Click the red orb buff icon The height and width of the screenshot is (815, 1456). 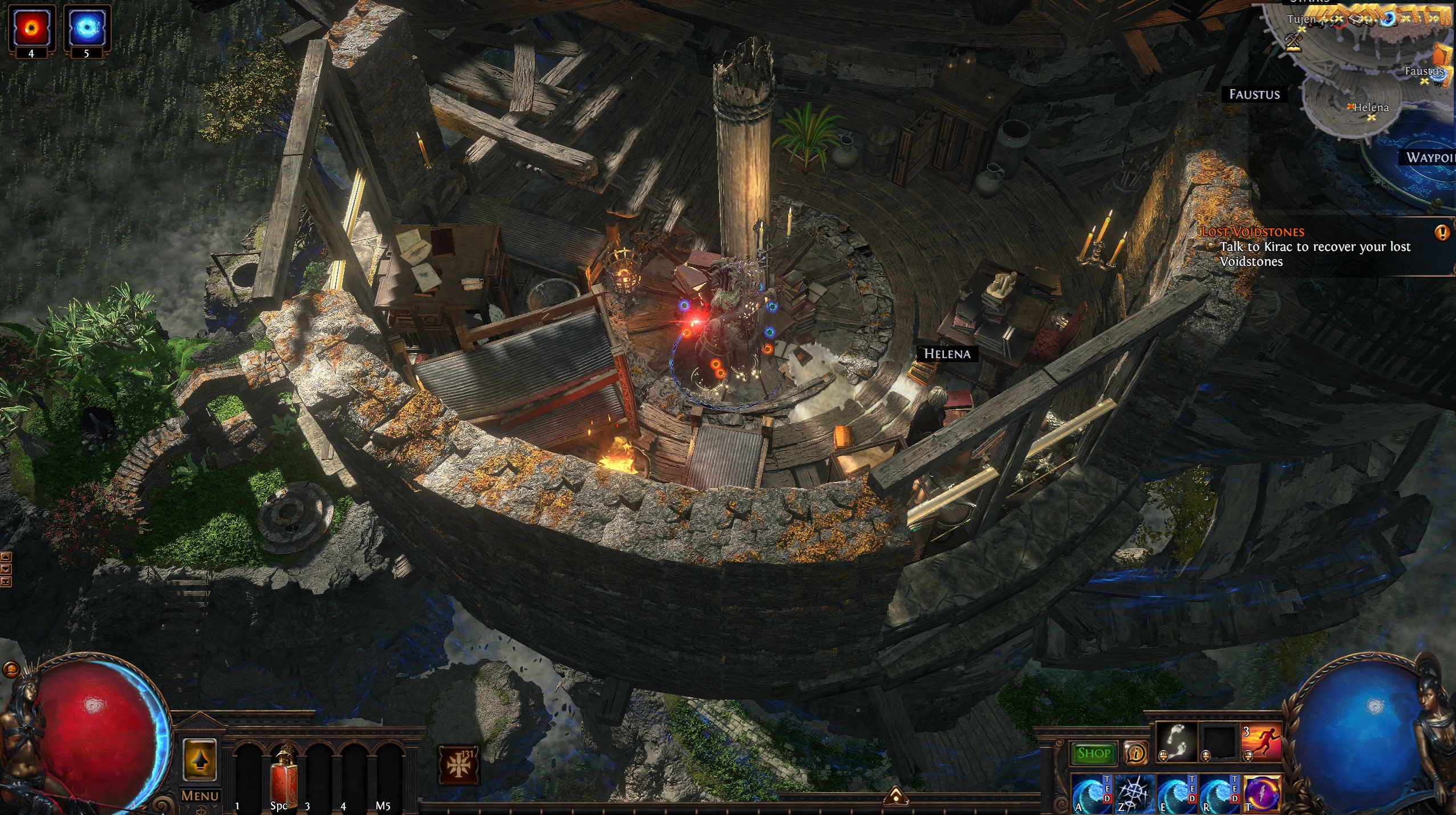click(x=31, y=27)
